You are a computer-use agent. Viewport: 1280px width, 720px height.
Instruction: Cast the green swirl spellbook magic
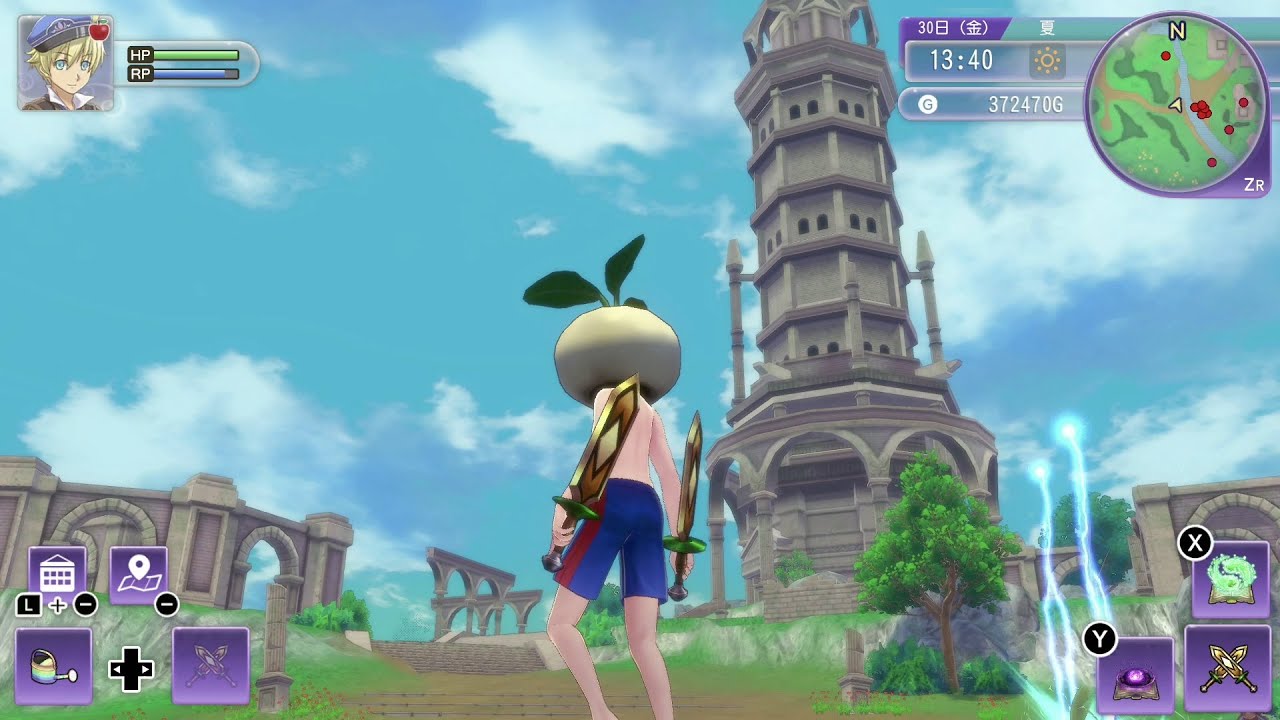click(1231, 580)
